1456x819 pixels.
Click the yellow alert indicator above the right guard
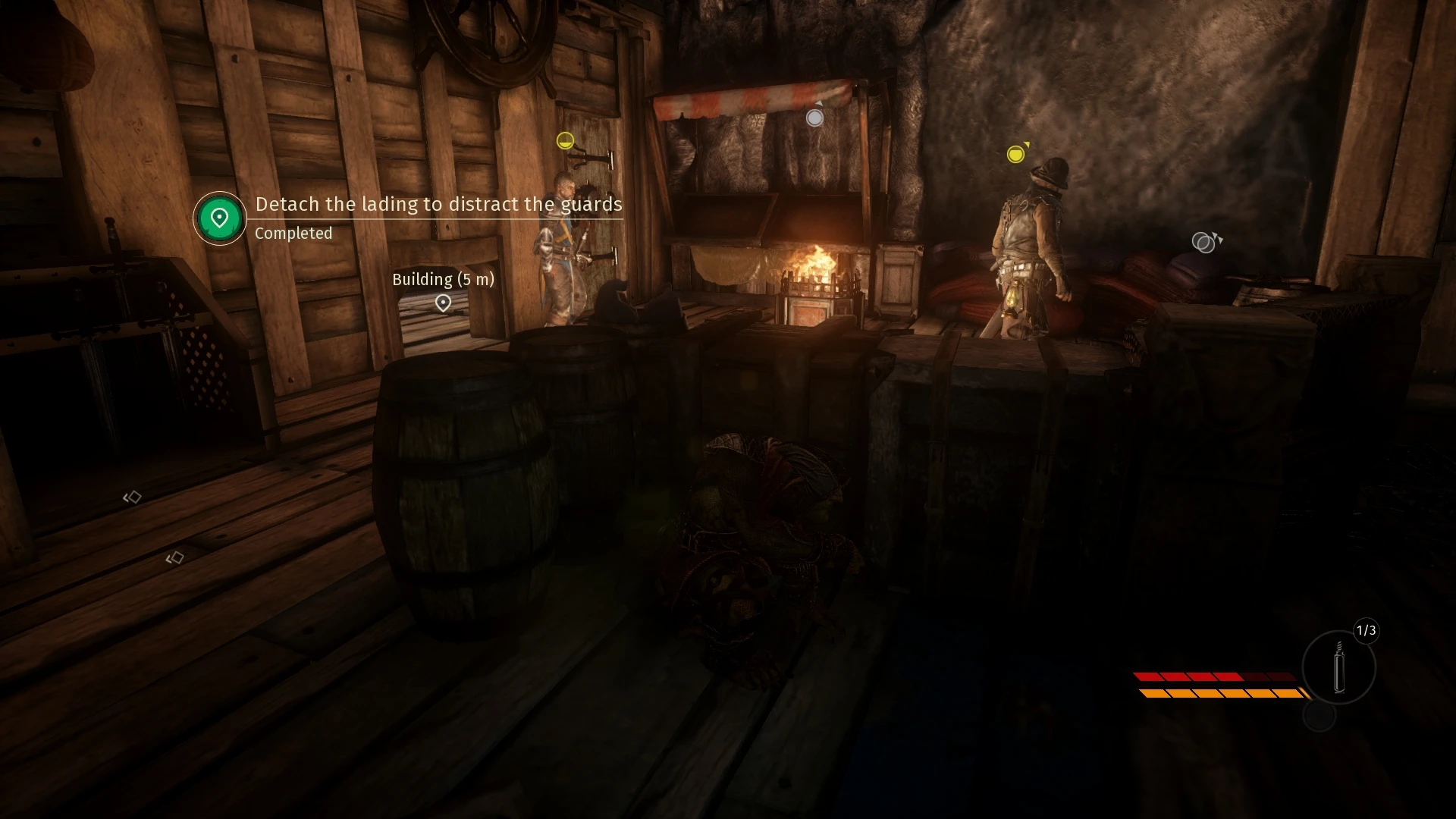point(1016,155)
